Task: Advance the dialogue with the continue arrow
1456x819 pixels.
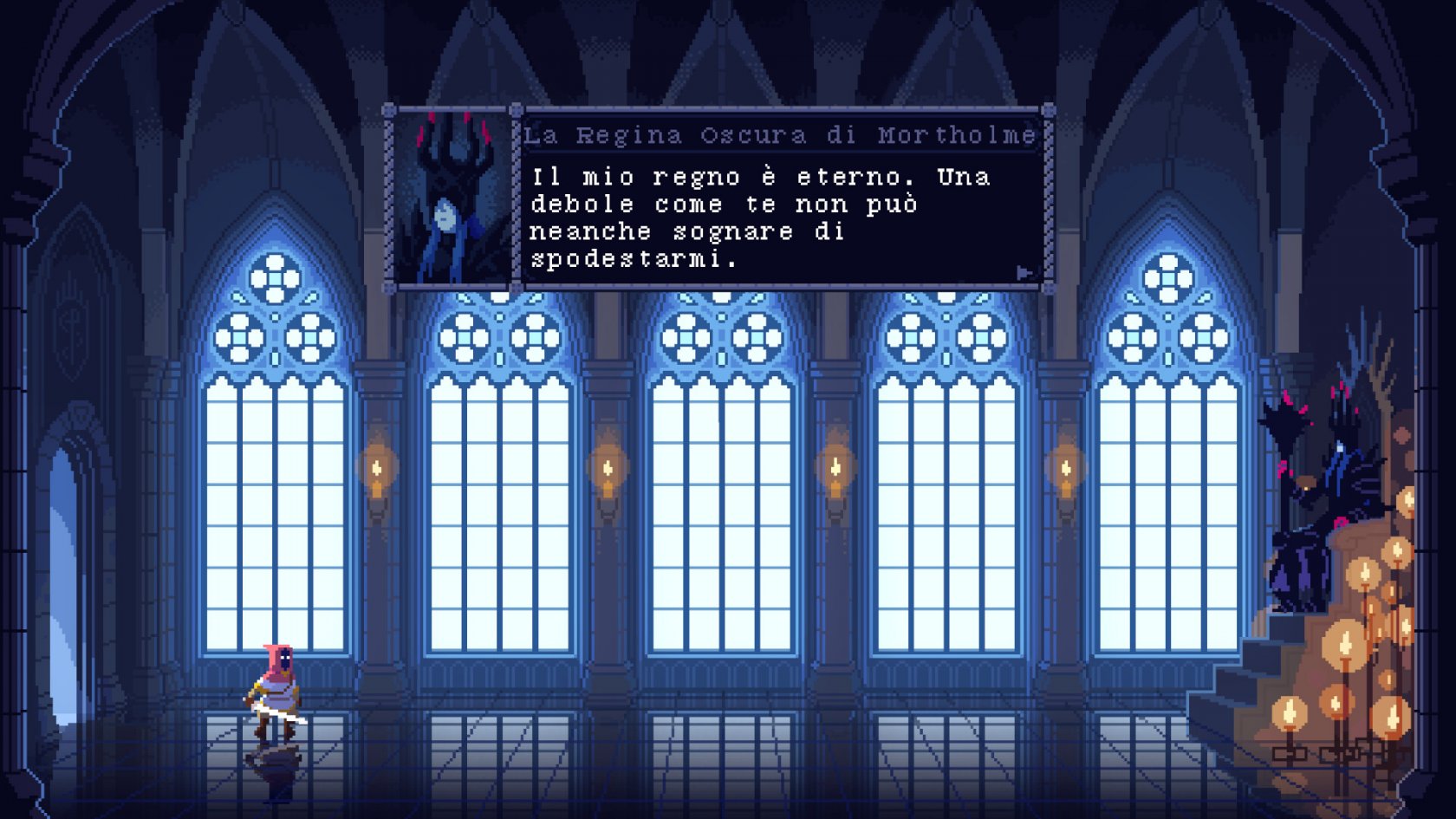Action: pyautogui.click(x=1024, y=273)
